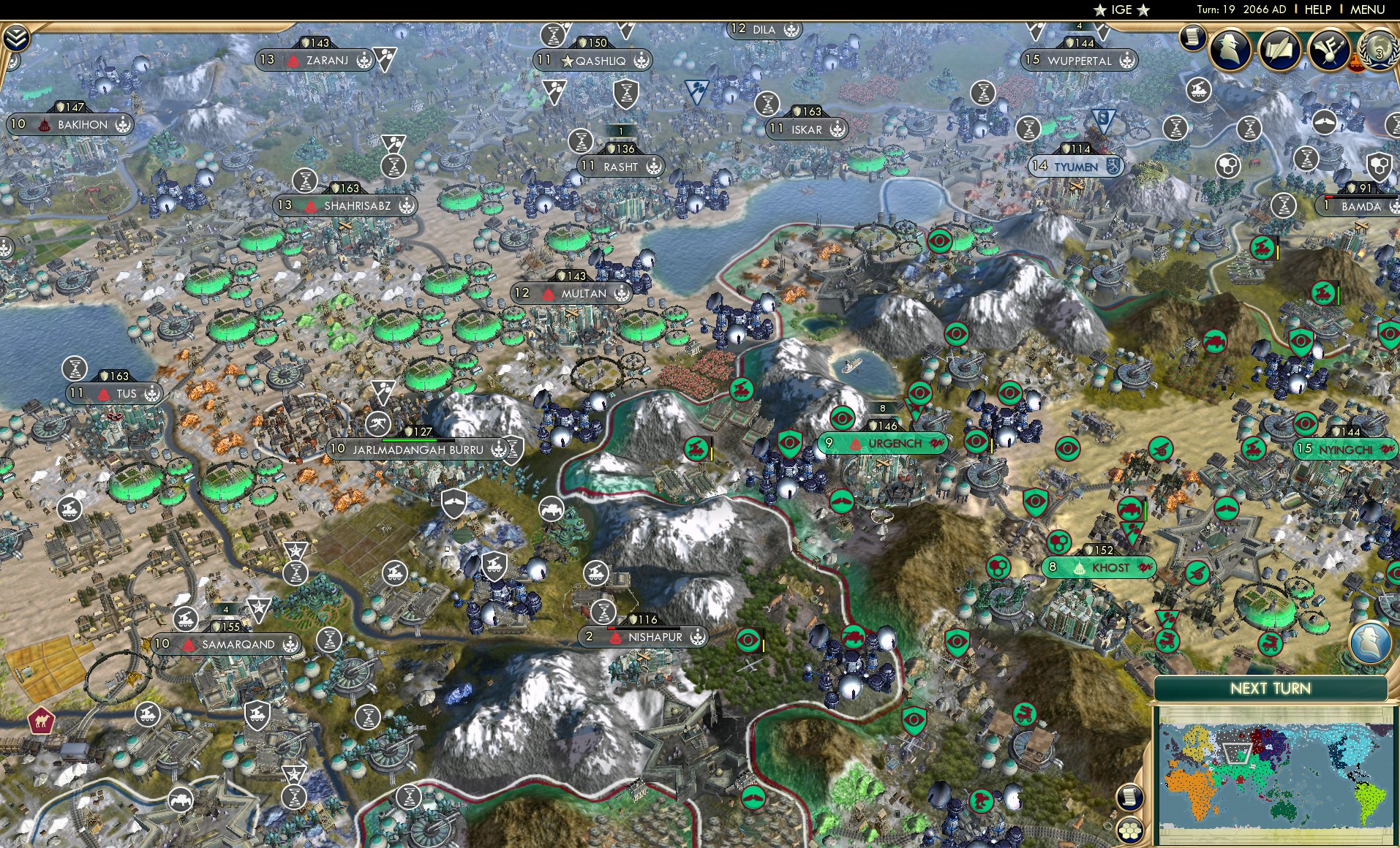Open the notification scroll icon at top right
1400x848 pixels.
(x=1193, y=35)
